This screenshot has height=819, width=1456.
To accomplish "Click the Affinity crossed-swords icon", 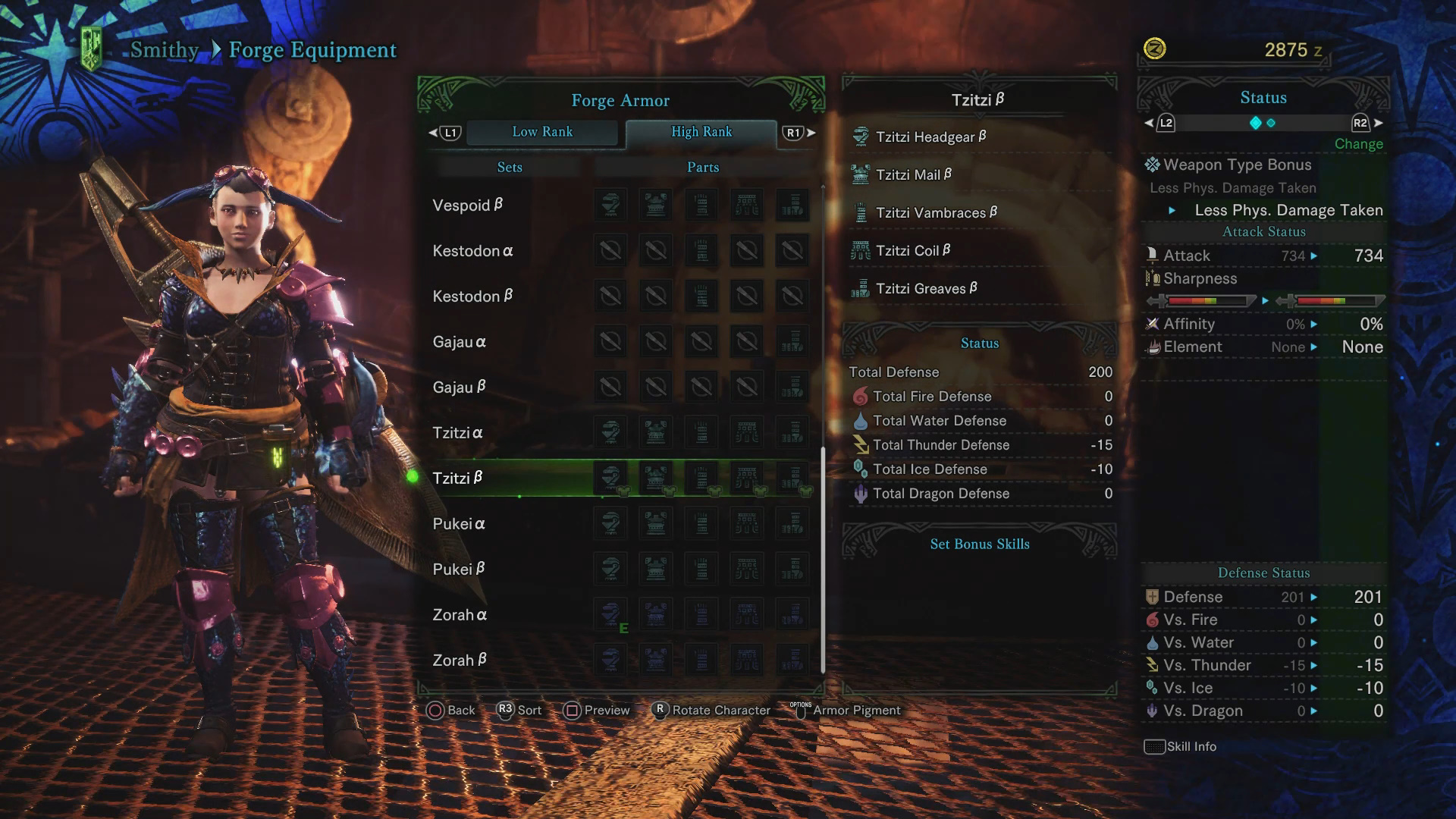I will coord(1154,324).
